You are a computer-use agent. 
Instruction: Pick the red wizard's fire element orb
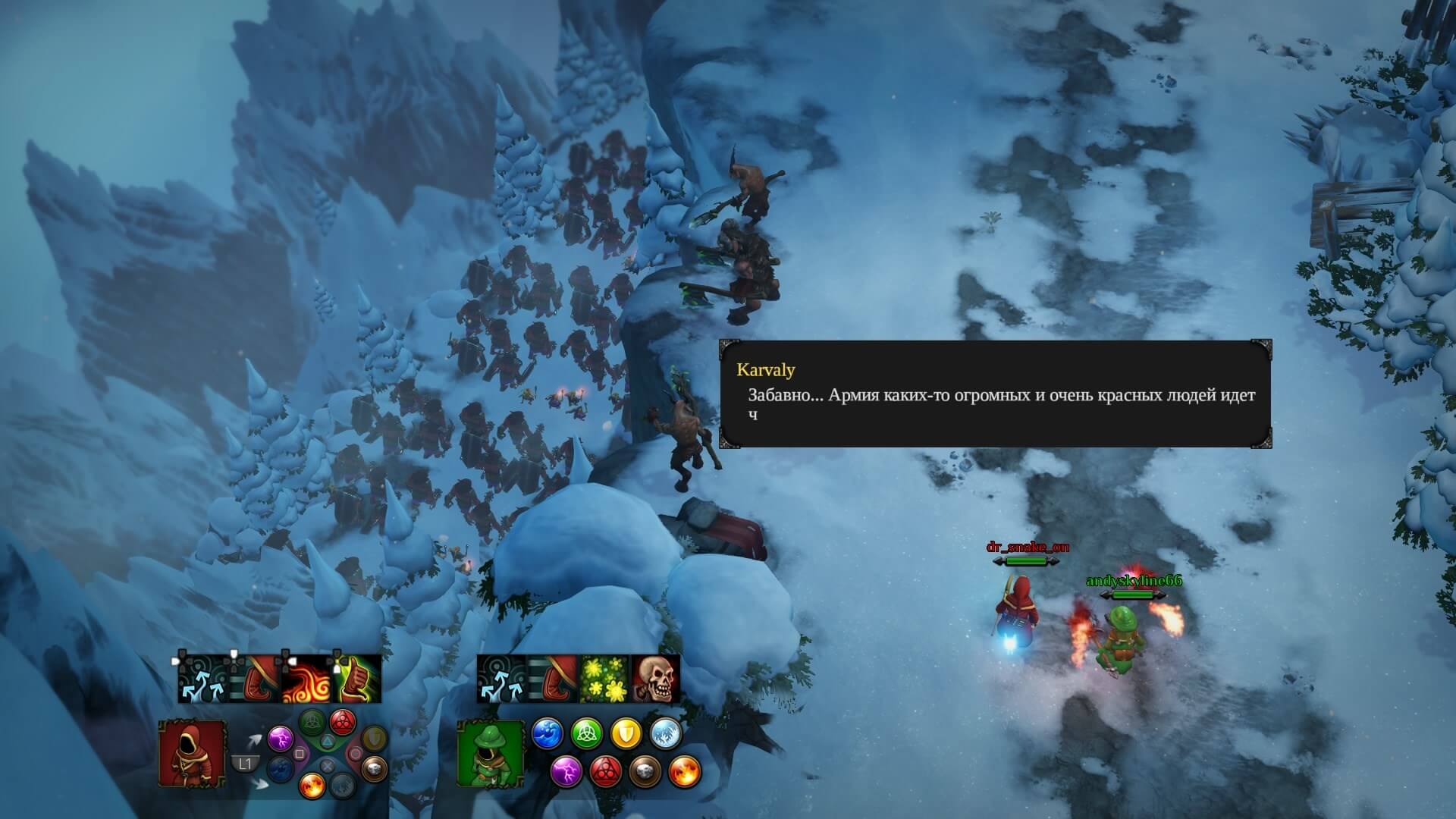click(312, 784)
